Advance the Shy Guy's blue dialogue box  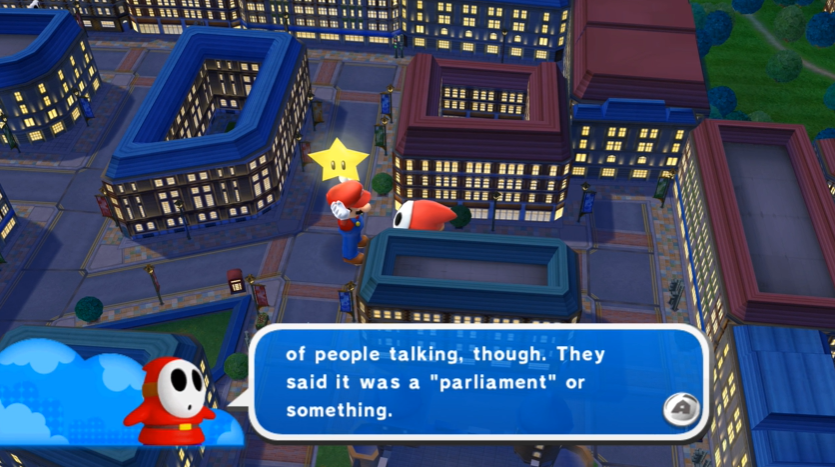tap(681, 410)
